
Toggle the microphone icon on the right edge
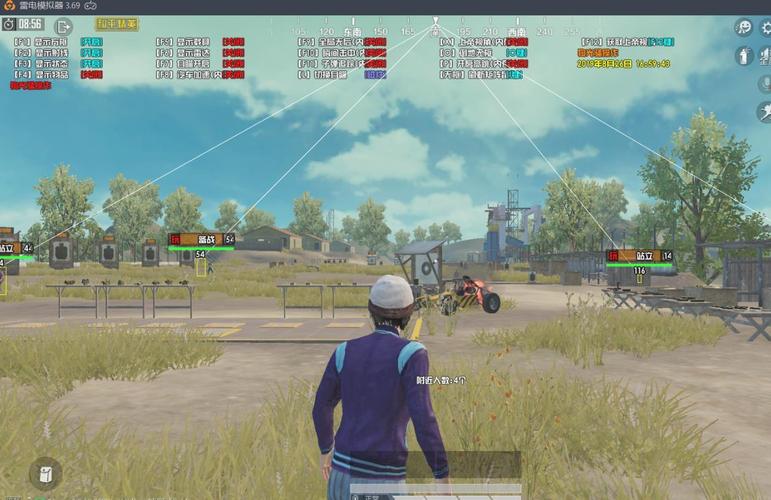[764, 84]
